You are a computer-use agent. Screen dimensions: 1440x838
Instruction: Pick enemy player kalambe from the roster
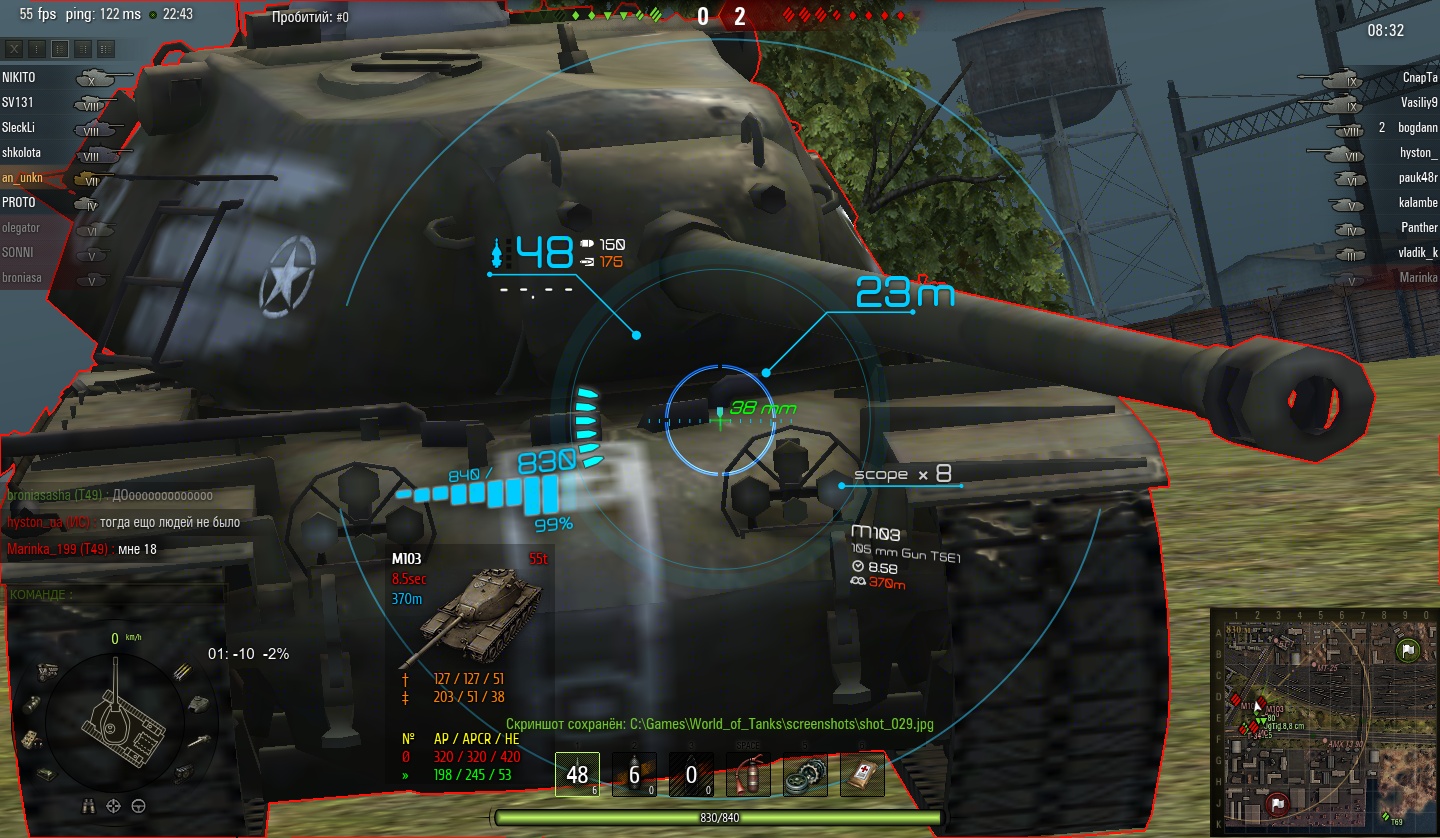(x=1418, y=202)
